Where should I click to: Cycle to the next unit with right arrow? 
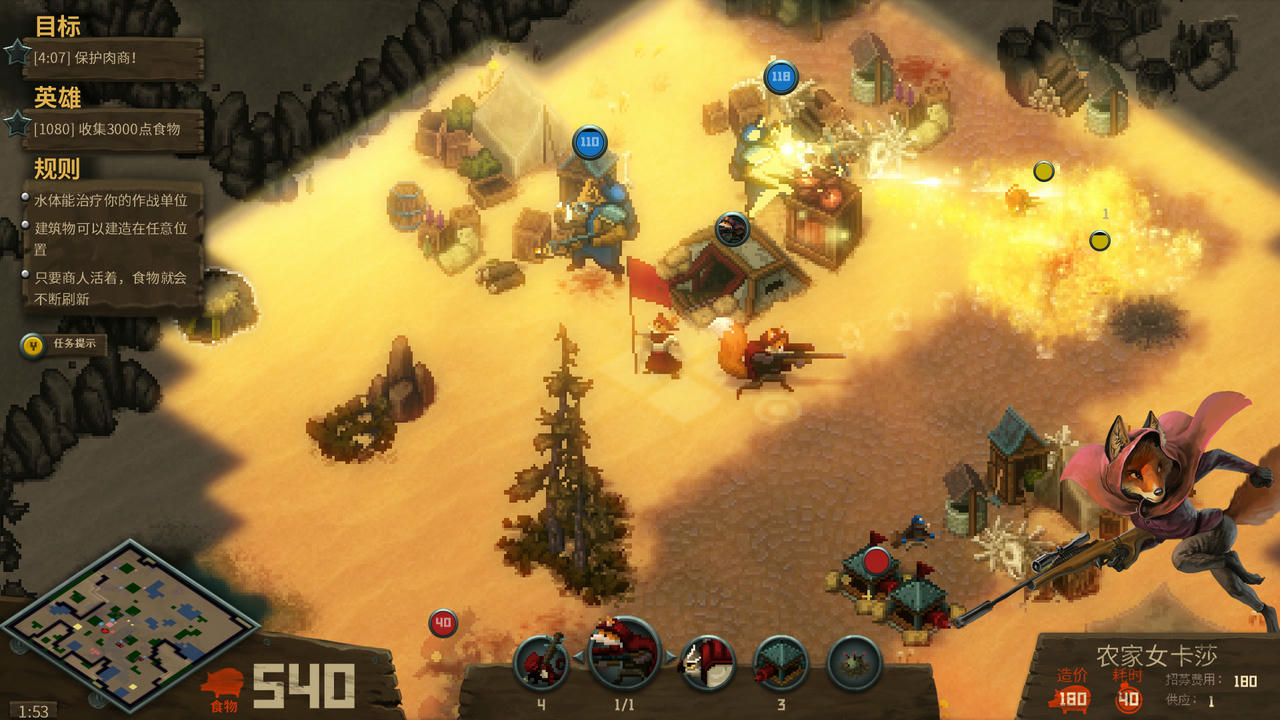[x=671, y=656]
